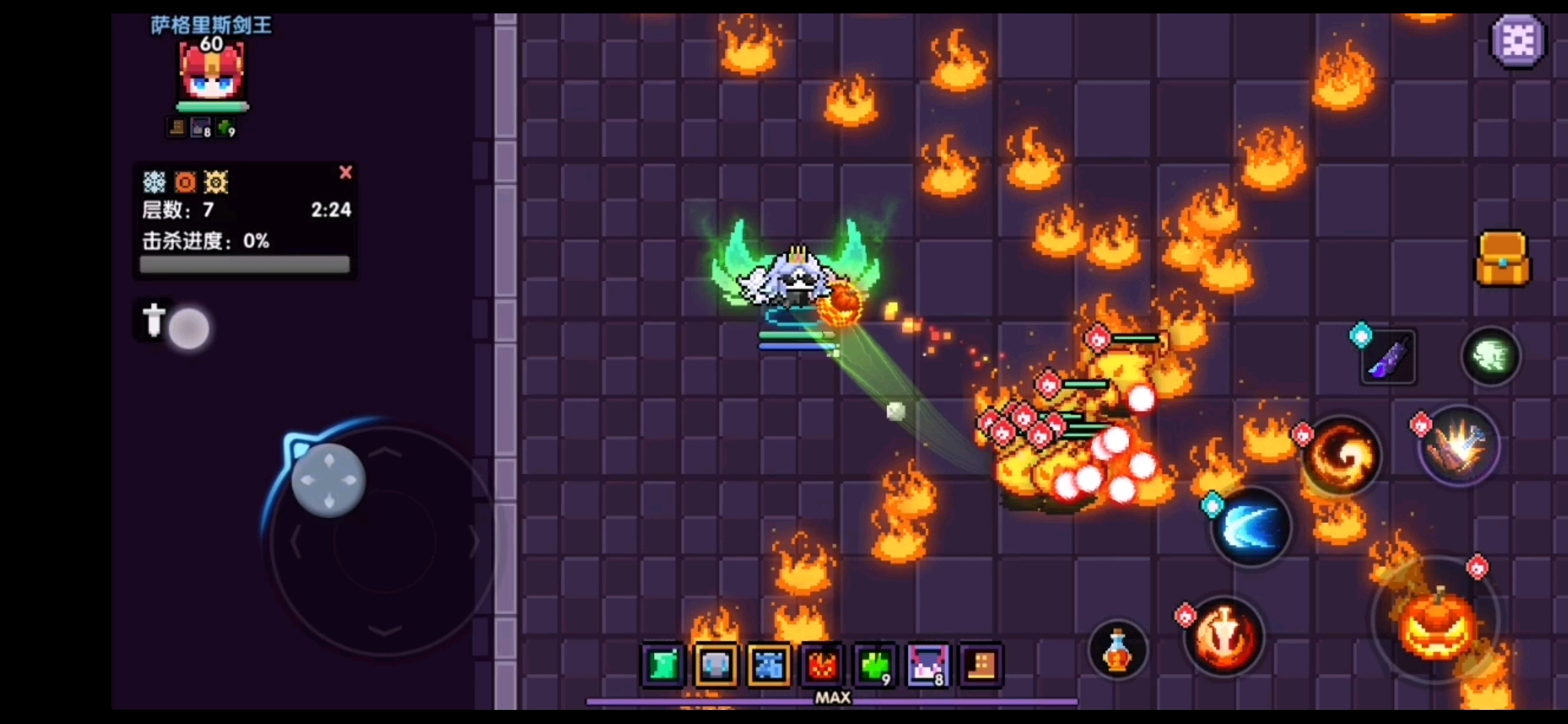Select the green scroll buff icon
1568x724 pixels.
pos(663,666)
